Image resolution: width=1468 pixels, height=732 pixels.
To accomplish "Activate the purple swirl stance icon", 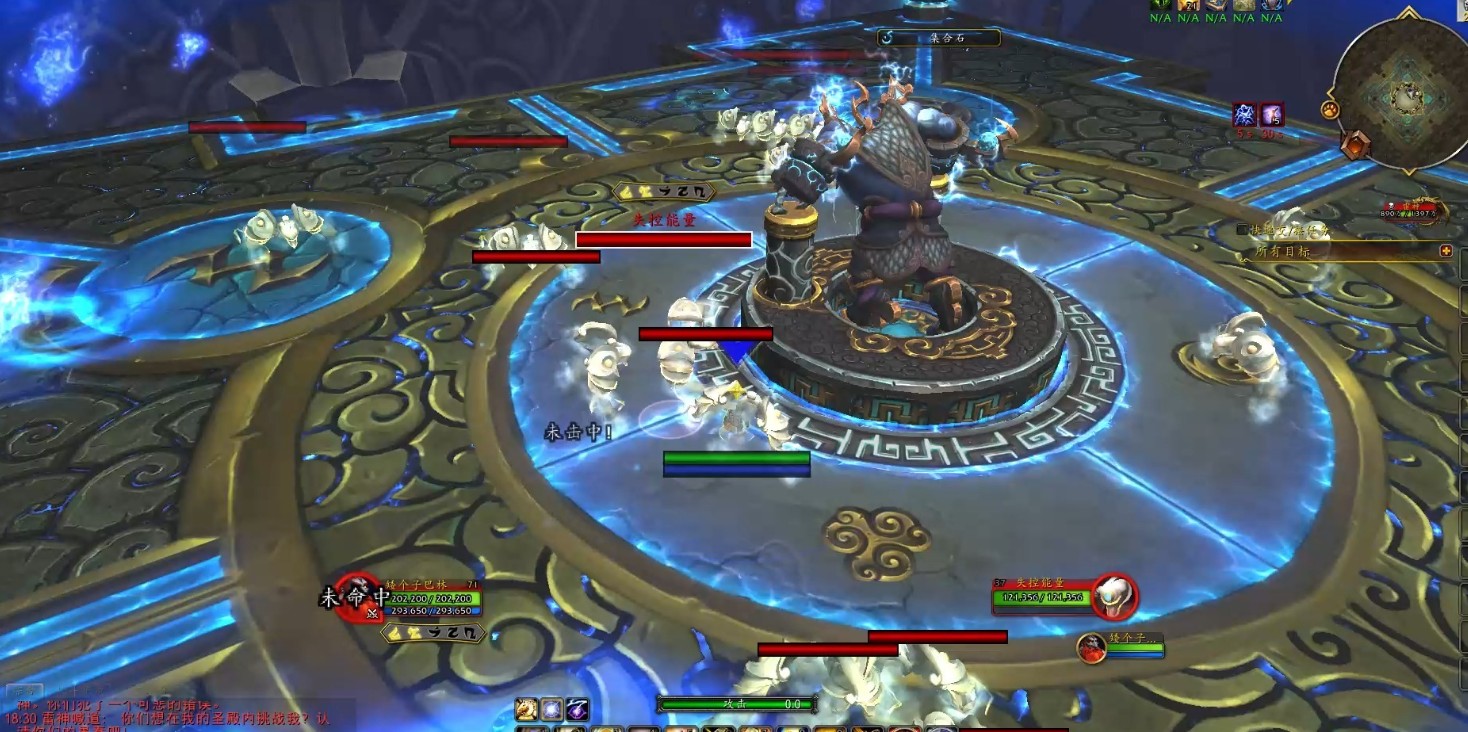I will coord(578,710).
